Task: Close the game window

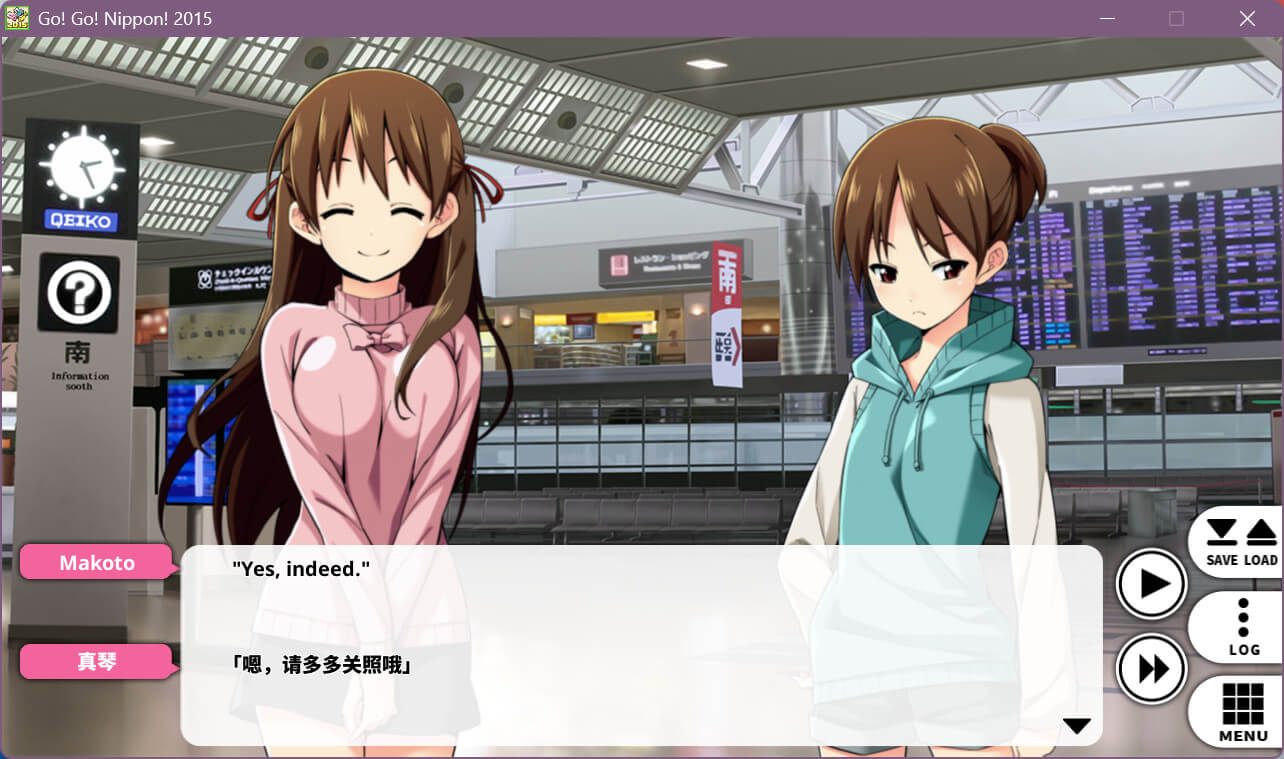Action: click(1247, 18)
